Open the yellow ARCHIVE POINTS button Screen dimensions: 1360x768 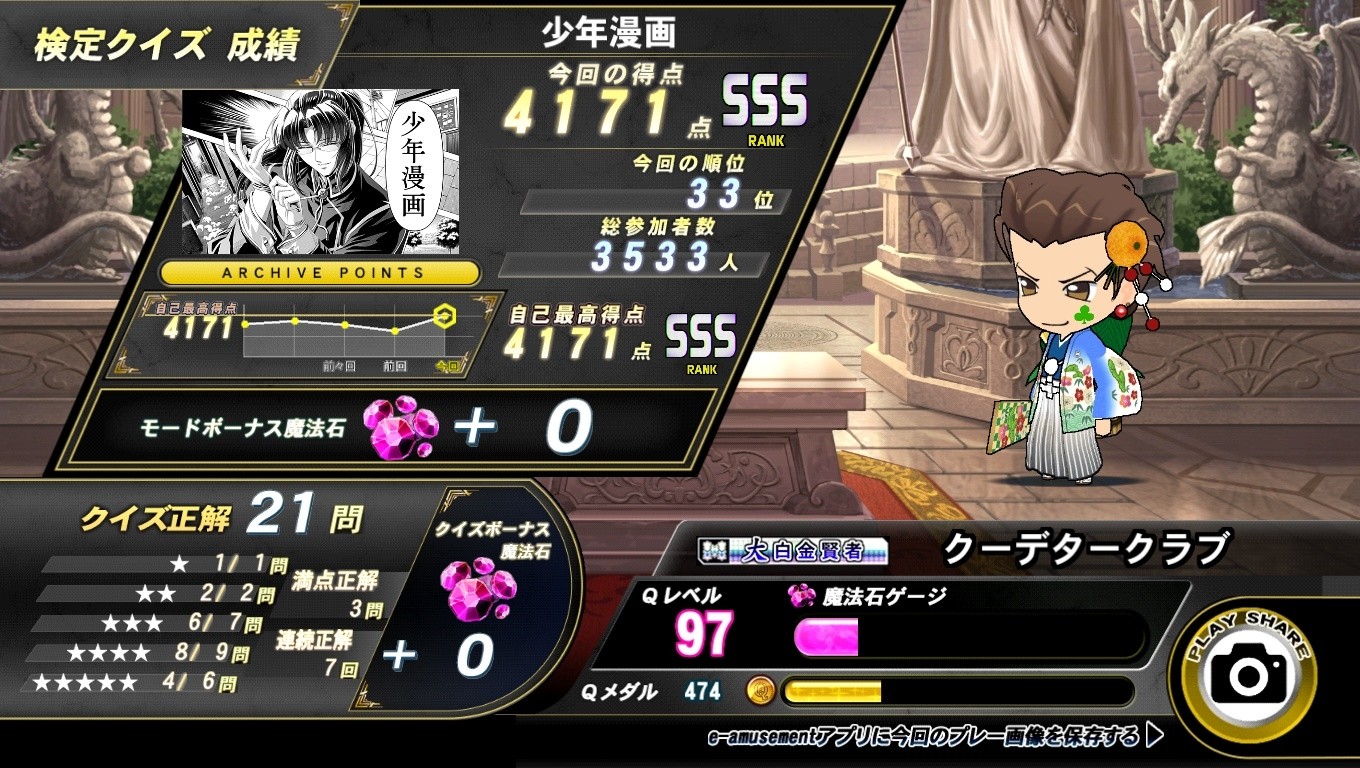(x=321, y=273)
